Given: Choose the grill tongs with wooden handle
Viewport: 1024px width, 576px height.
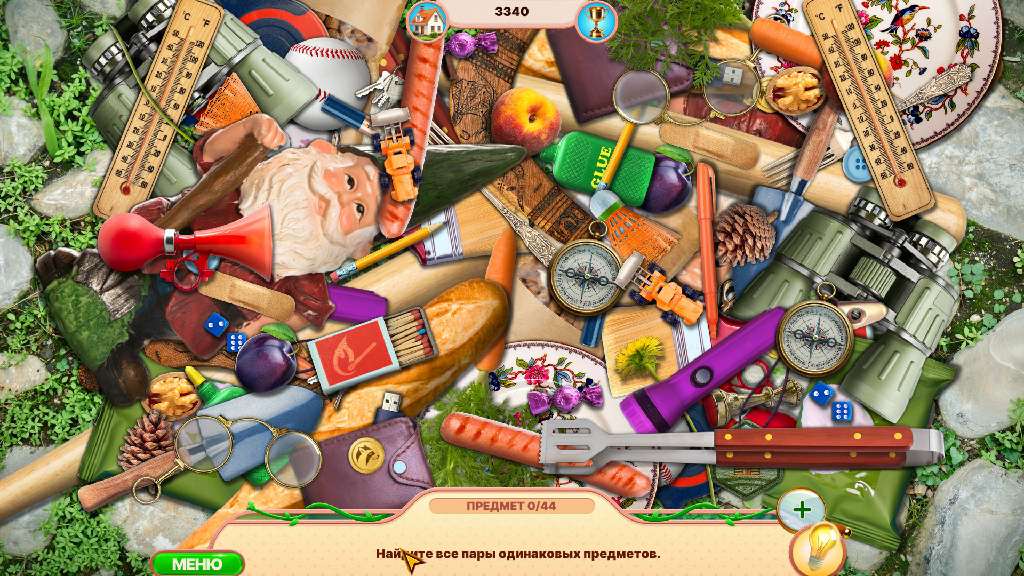Looking at the screenshot, I should click(740, 444).
